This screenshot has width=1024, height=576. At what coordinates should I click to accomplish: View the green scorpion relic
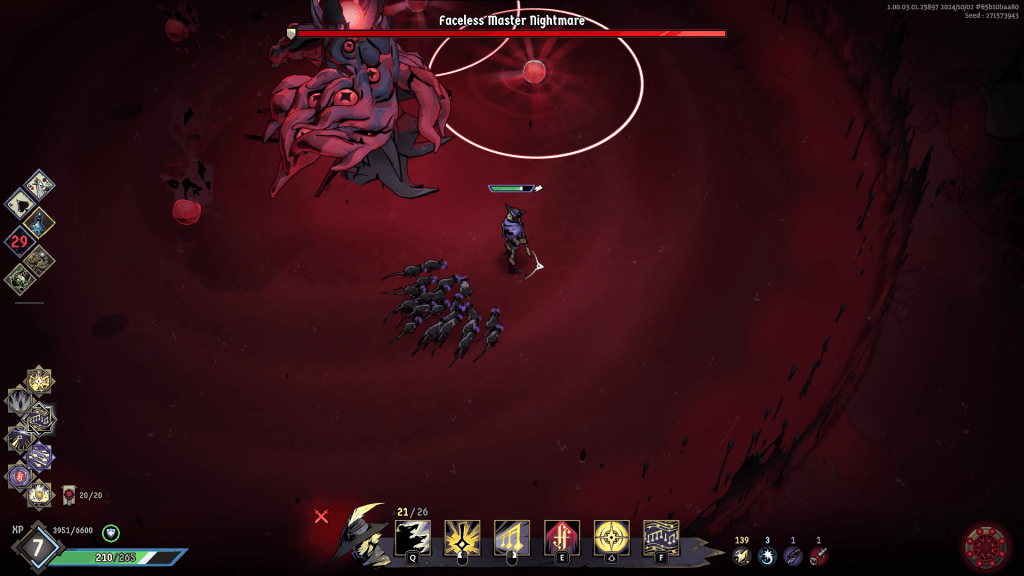point(19,278)
